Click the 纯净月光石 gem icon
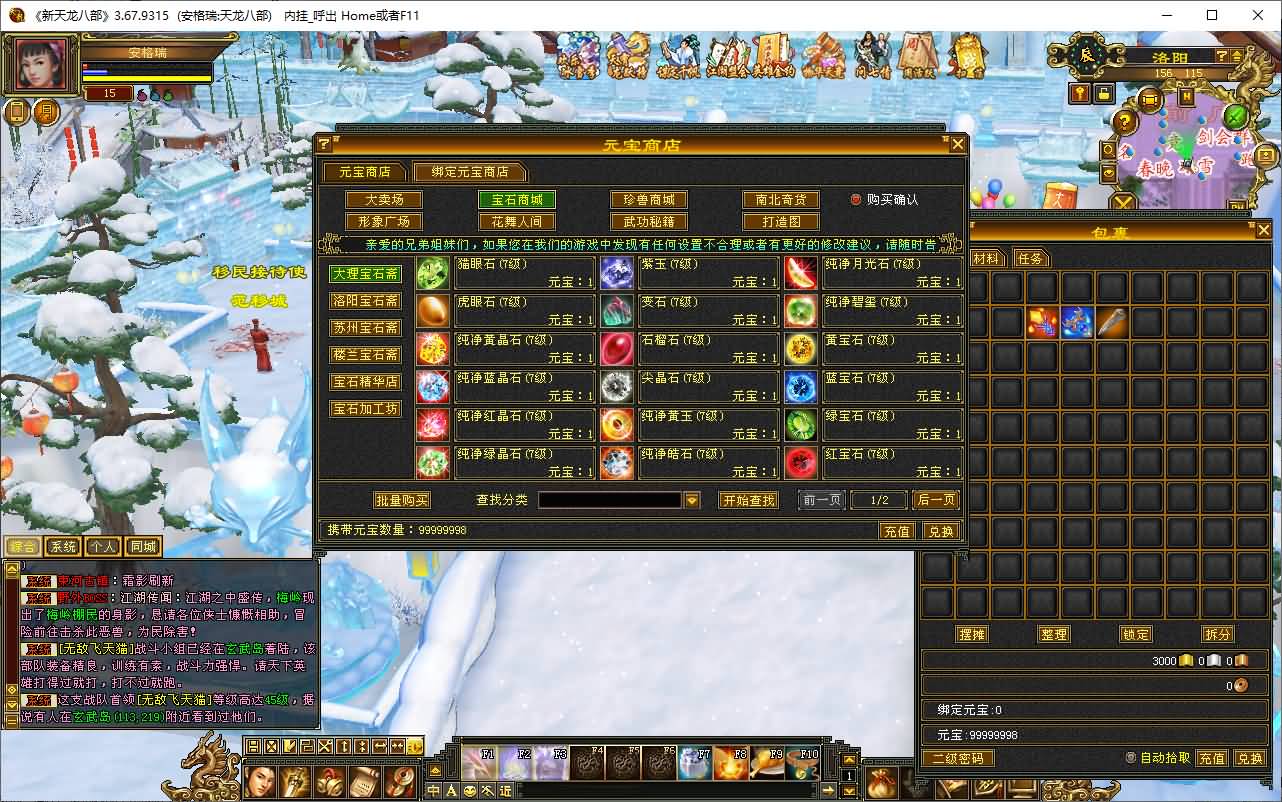 800,272
